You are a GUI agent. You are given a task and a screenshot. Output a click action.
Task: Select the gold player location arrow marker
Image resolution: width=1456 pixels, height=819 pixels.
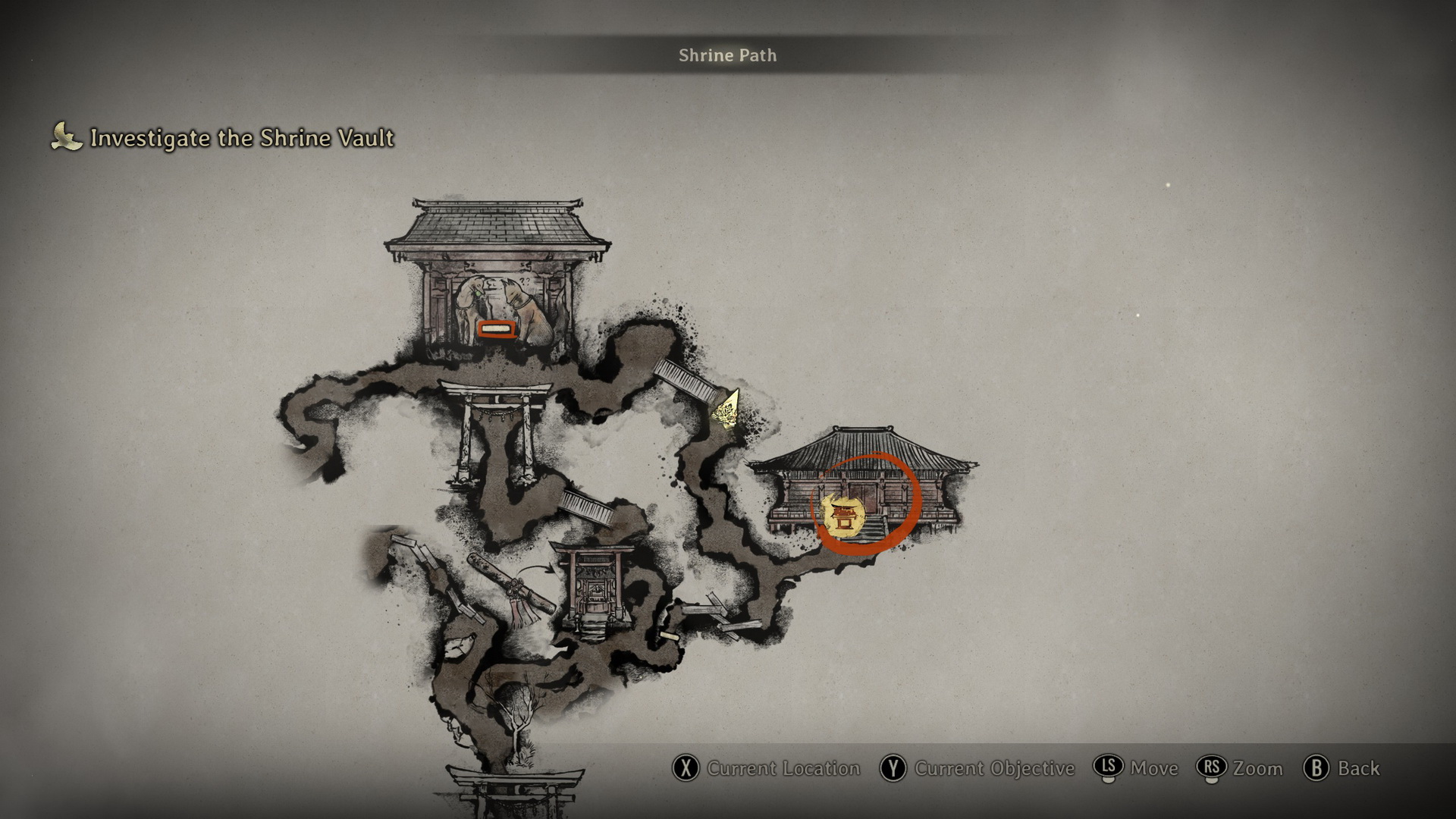[727, 412]
